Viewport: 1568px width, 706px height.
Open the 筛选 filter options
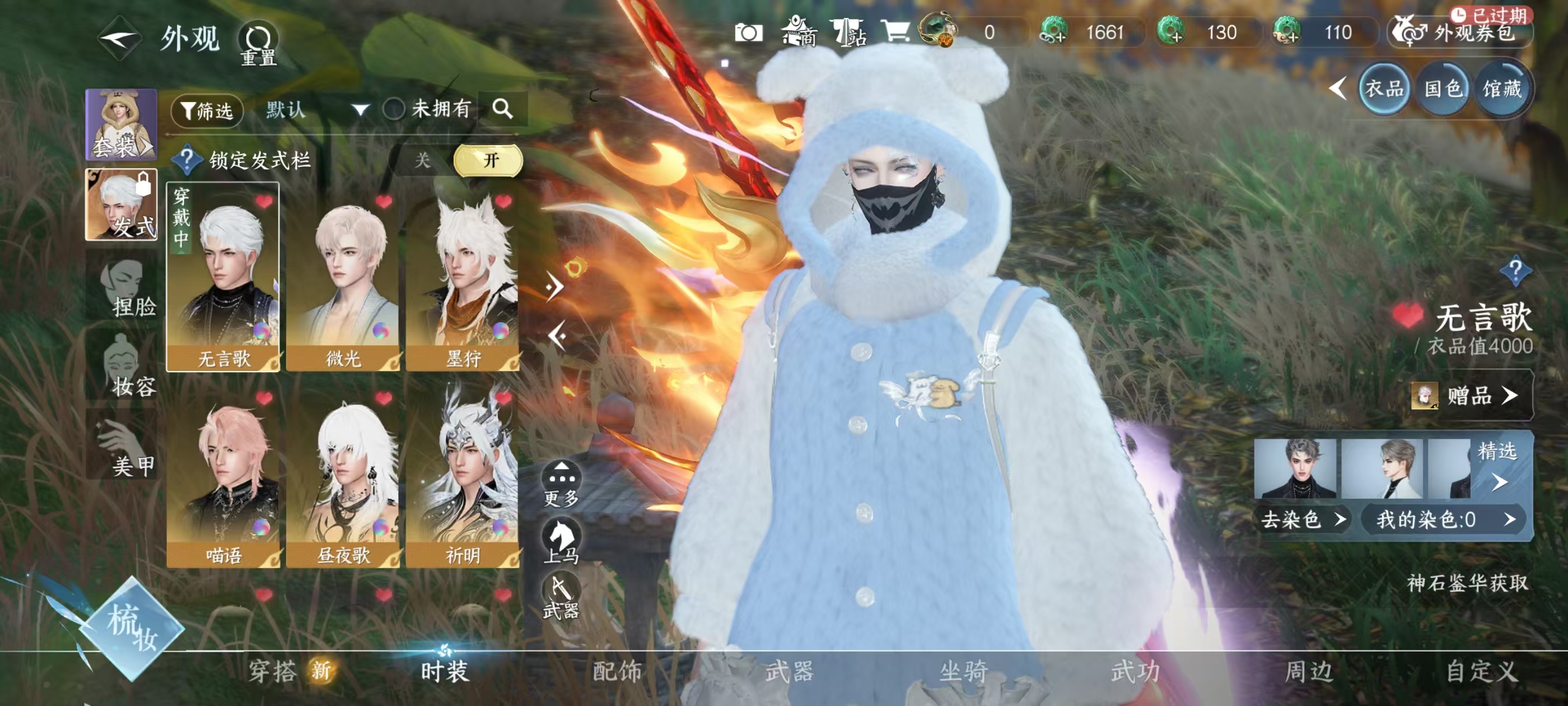(208, 110)
